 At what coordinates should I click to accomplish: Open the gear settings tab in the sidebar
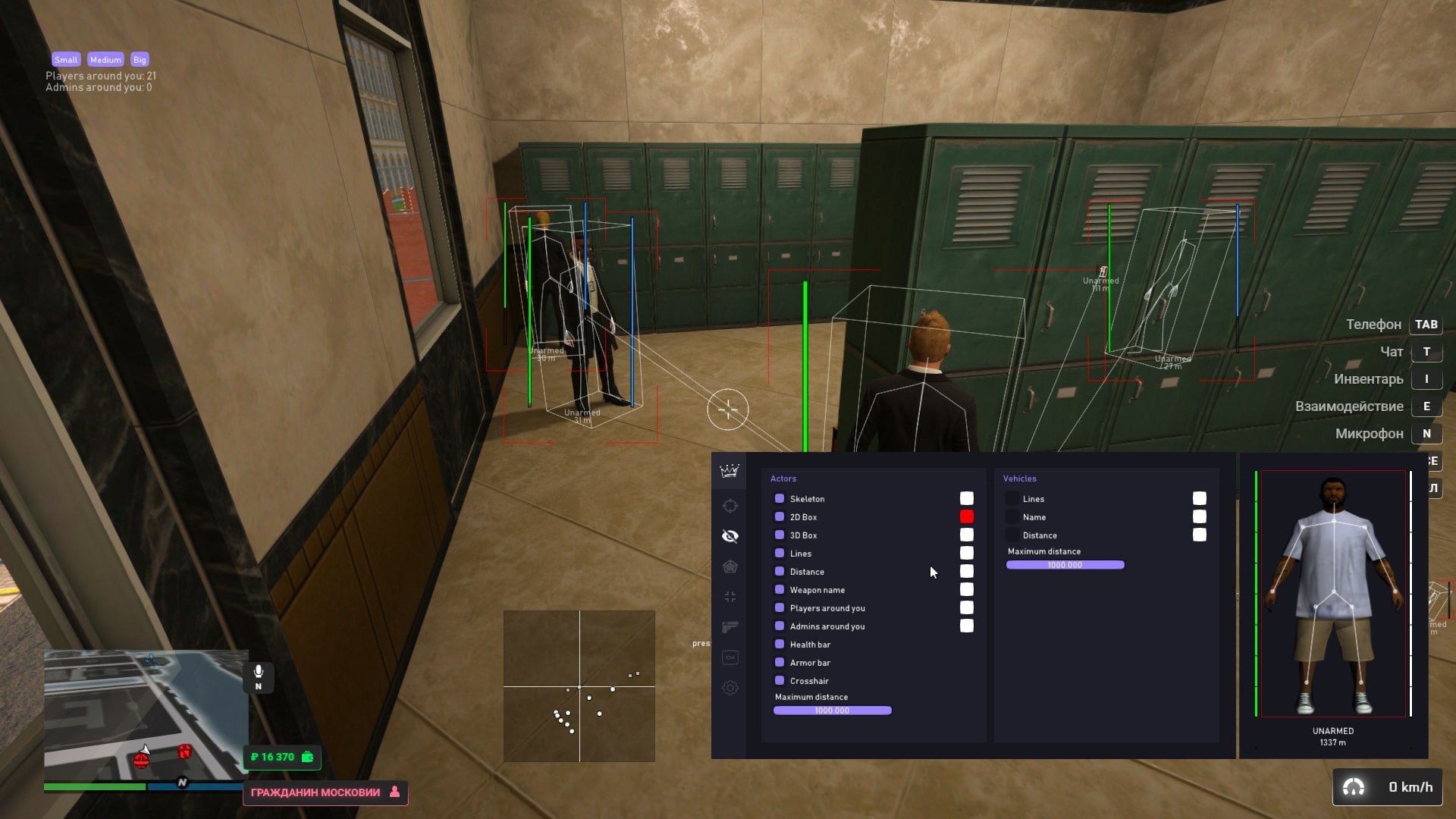pyautogui.click(x=730, y=688)
